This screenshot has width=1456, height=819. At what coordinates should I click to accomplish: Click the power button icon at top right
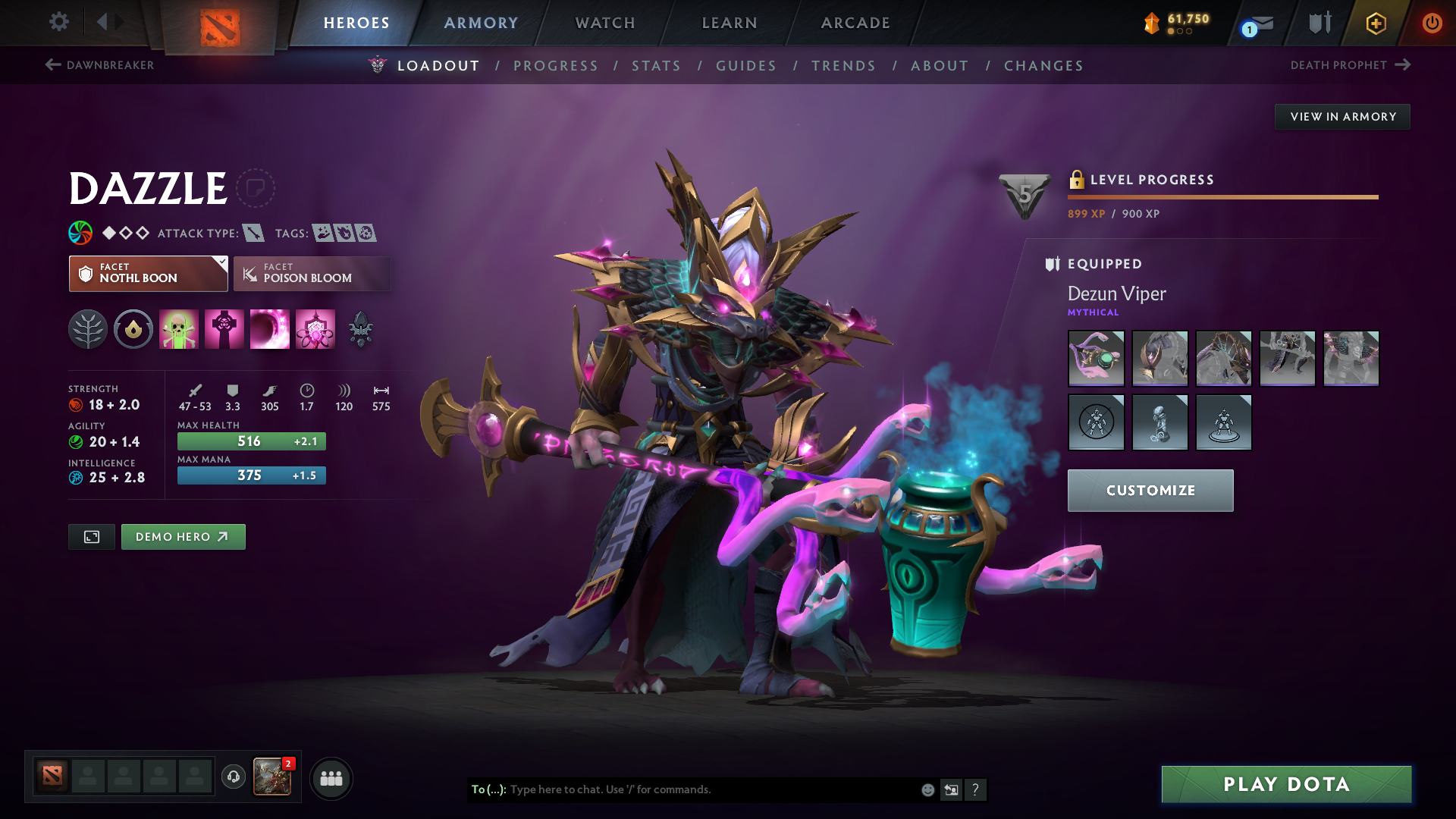(1432, 23)
